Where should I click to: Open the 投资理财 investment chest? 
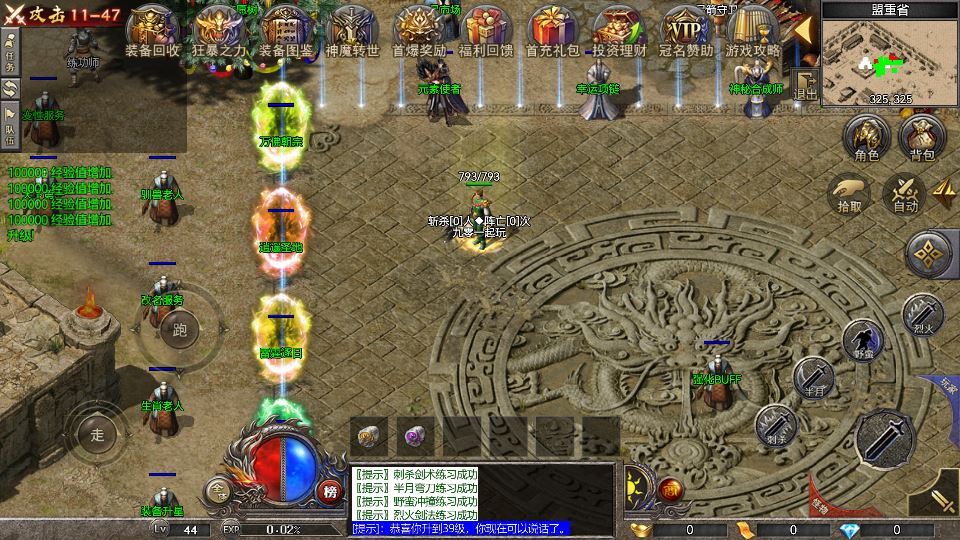click(x=619, y=30)
